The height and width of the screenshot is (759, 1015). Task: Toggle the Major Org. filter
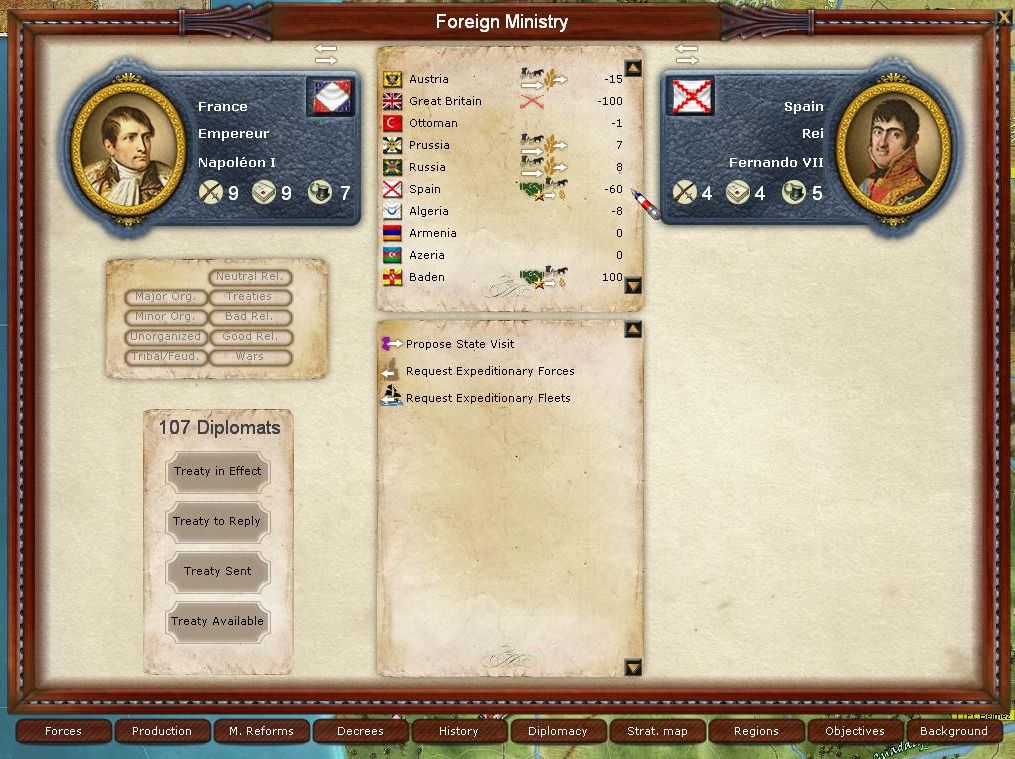(x=166, y=297)
